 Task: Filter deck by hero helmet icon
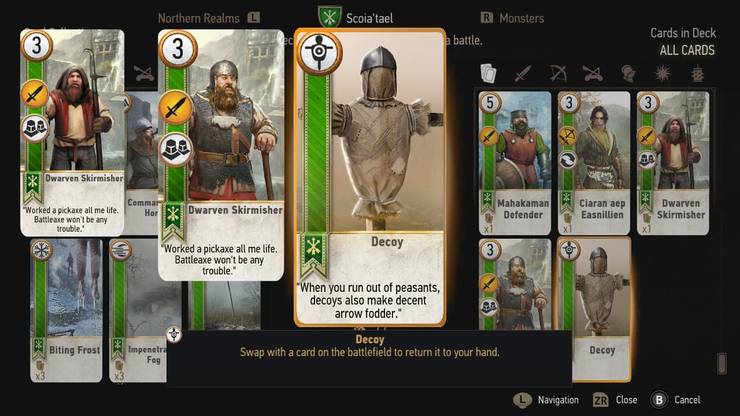pyautogui.click(x=627, y=73)
